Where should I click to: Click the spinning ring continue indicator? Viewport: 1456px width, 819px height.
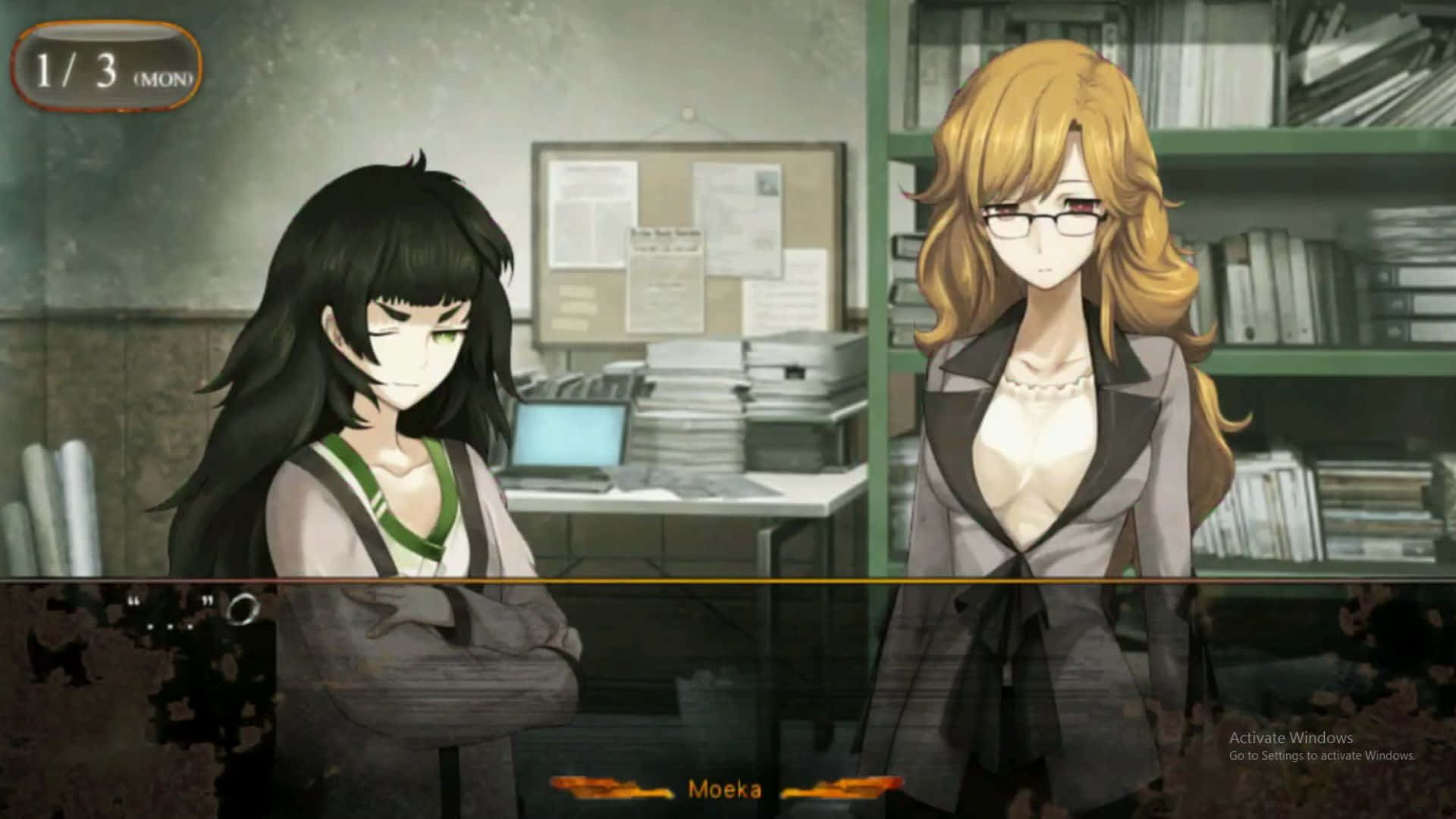[244, 607]
